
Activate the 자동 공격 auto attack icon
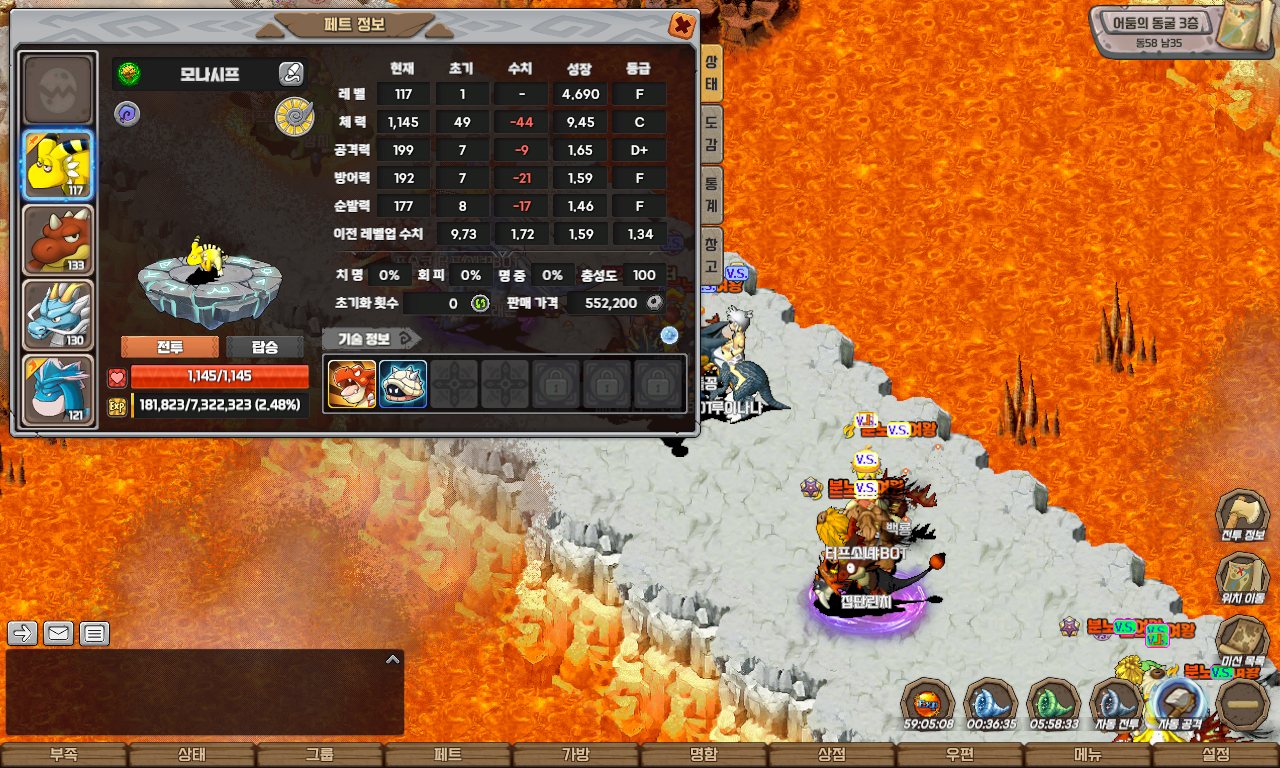(1178, 703)
